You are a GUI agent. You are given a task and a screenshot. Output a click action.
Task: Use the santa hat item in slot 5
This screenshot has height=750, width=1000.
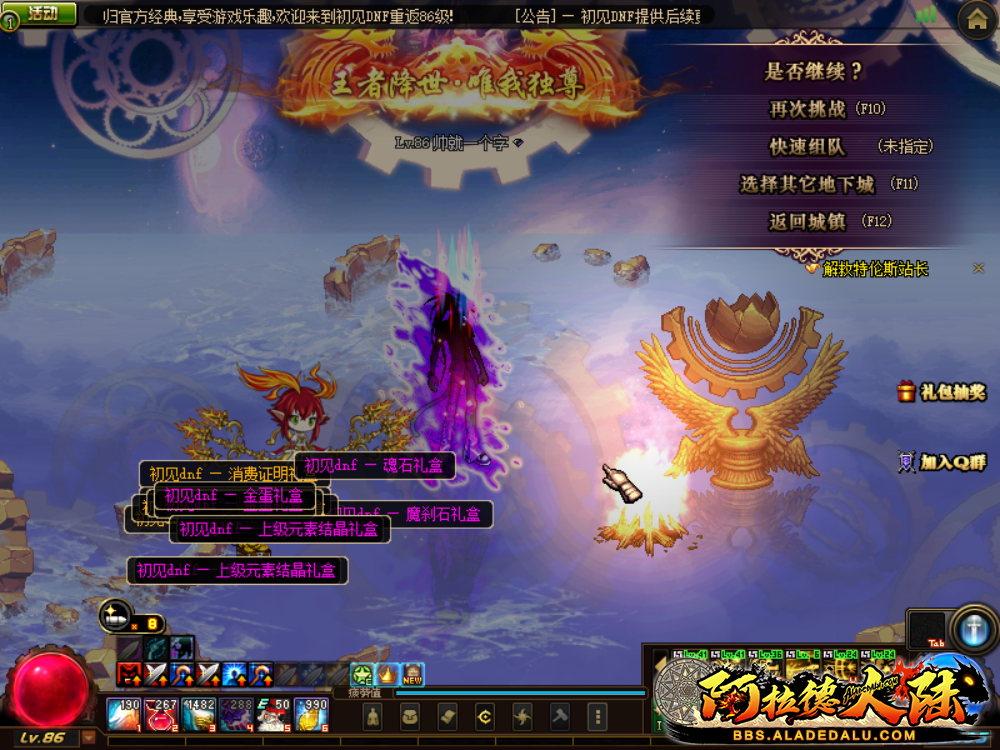pos(274,714)
